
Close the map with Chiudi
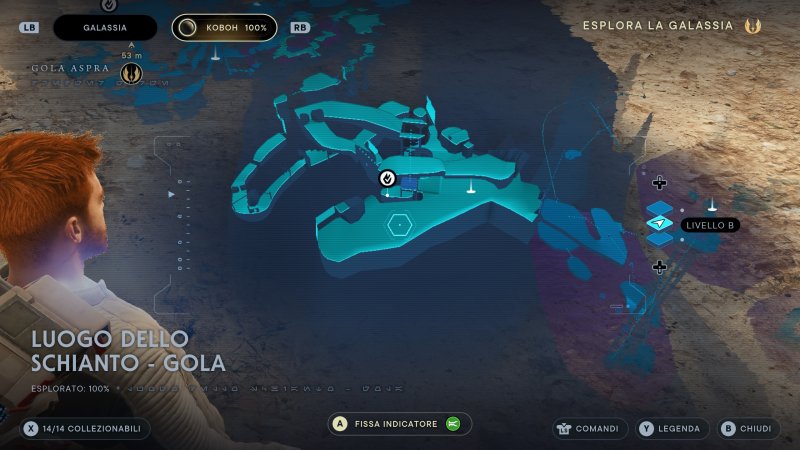(748, 428)
